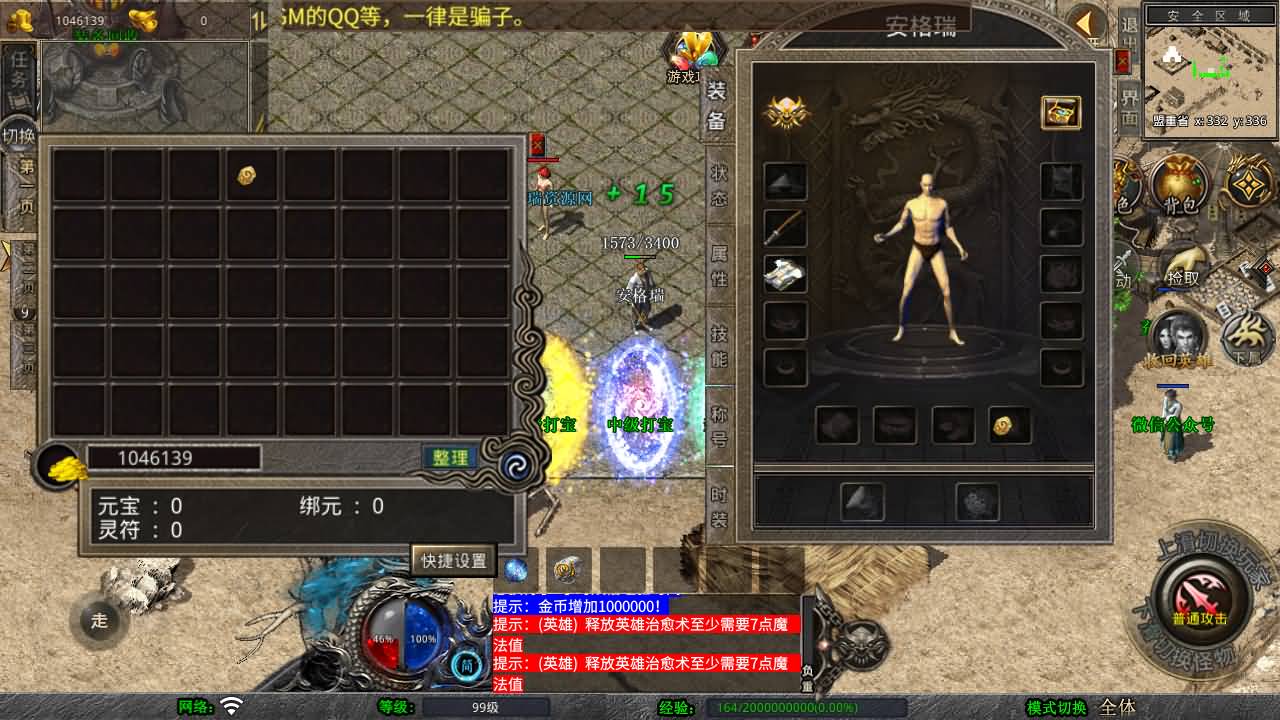1280x720 pixels.
Task: Switch to the 状态 status tab
Action: pos(717,185)
